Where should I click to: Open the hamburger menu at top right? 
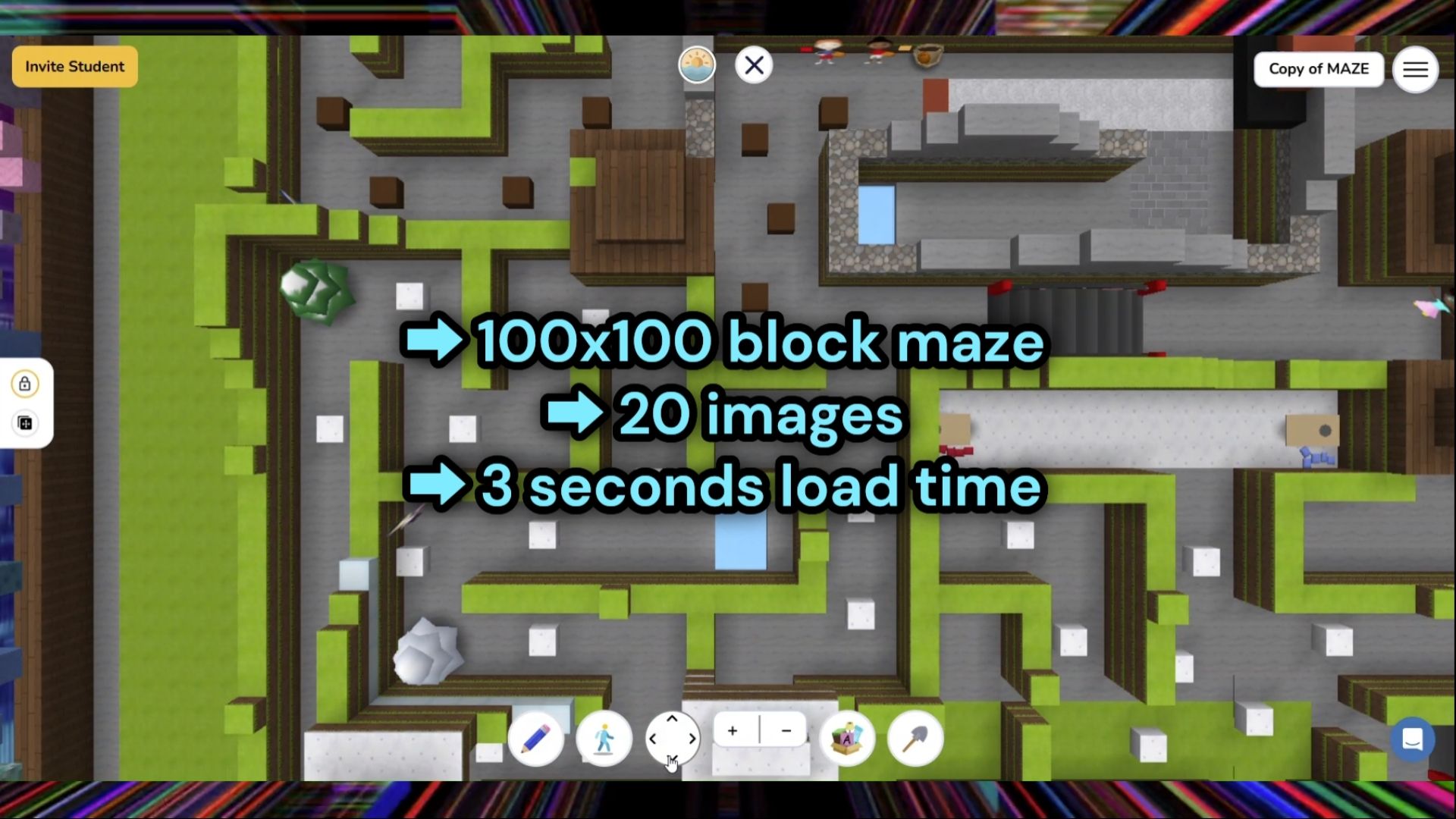1415,69
